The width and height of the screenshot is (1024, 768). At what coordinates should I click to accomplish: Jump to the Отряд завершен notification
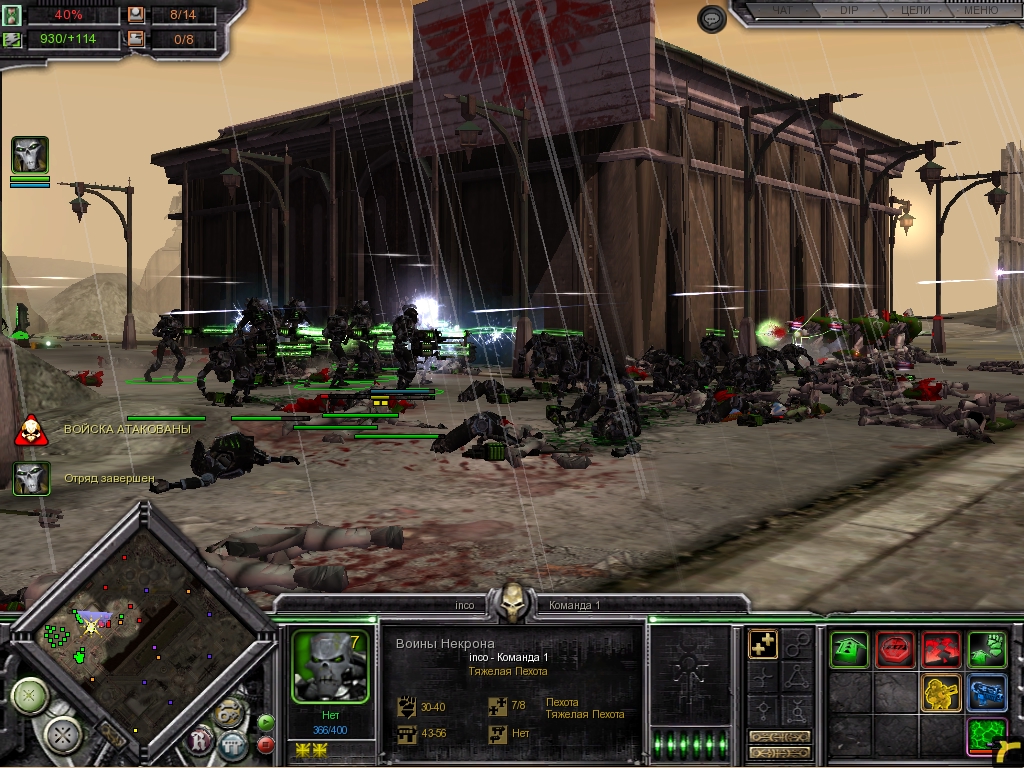coord(30,478)
